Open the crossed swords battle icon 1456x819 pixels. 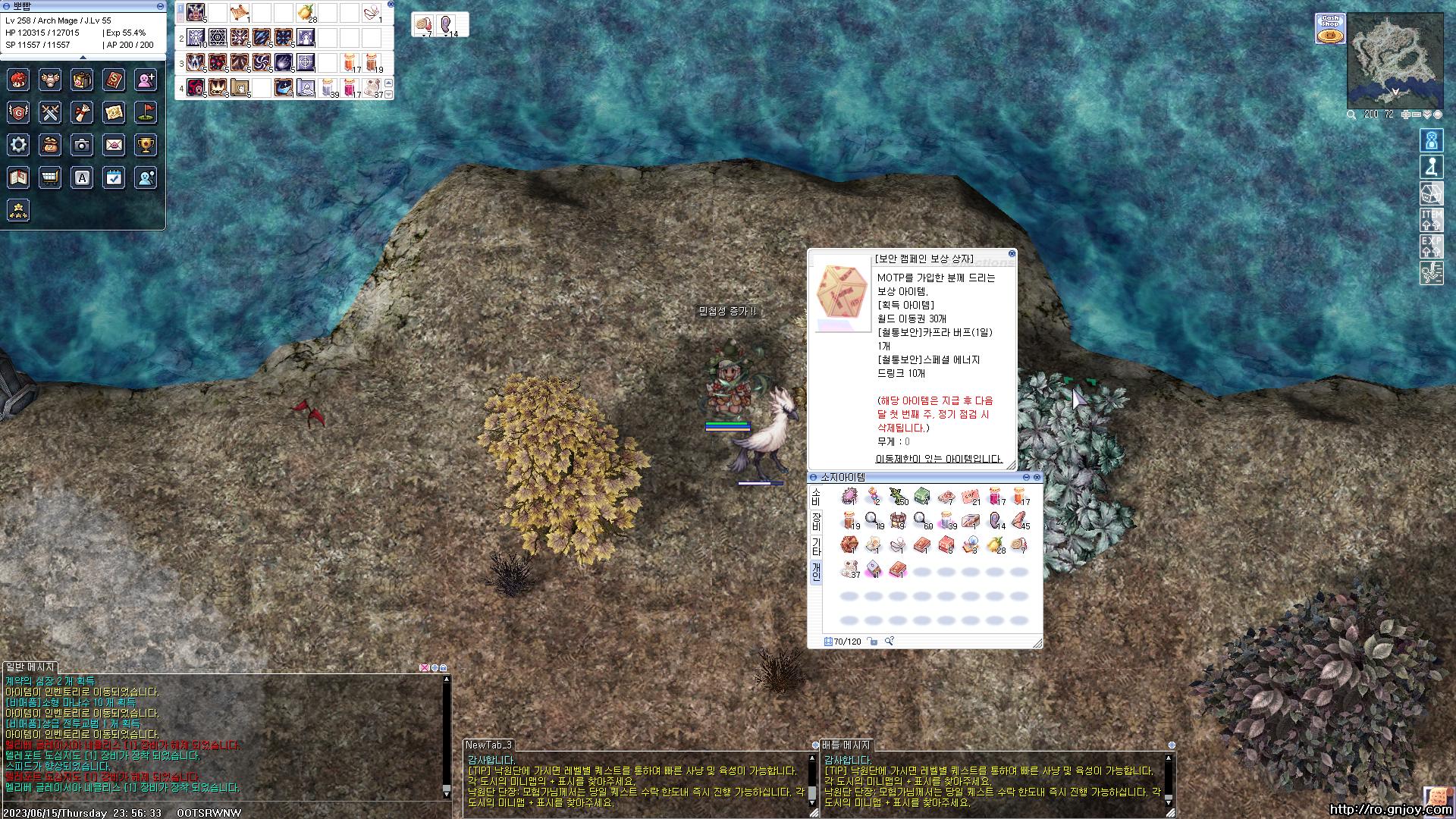coord(50,112)
